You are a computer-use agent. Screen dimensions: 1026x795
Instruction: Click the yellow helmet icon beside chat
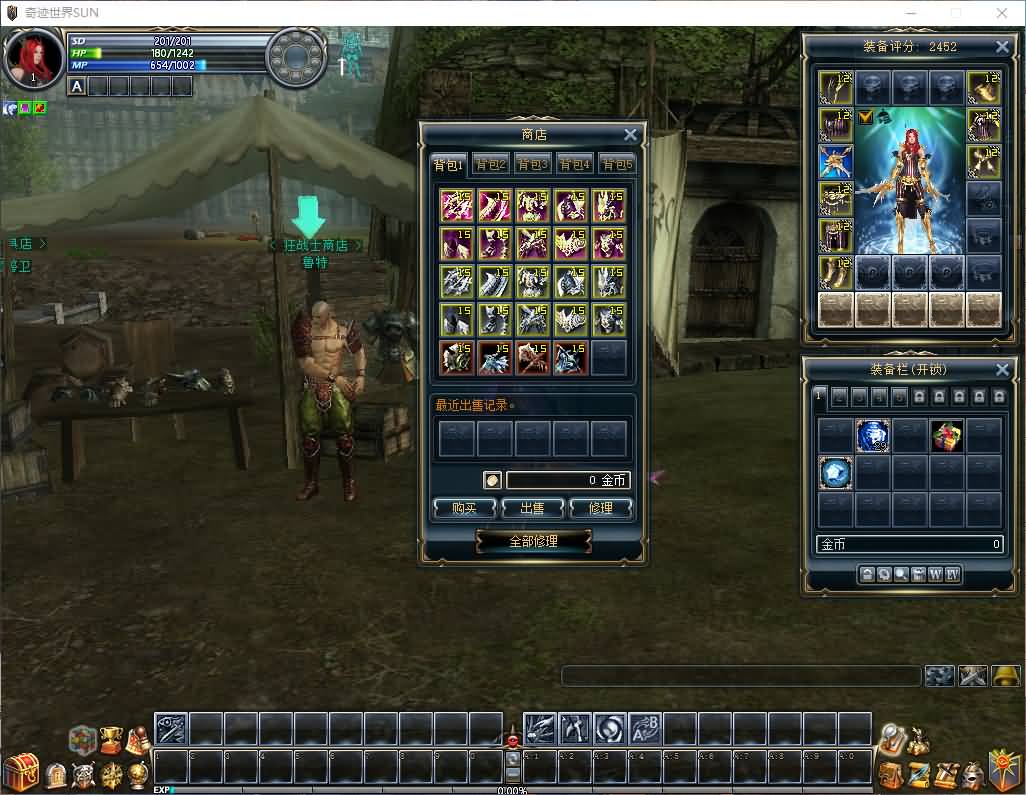click(1006, 676)
